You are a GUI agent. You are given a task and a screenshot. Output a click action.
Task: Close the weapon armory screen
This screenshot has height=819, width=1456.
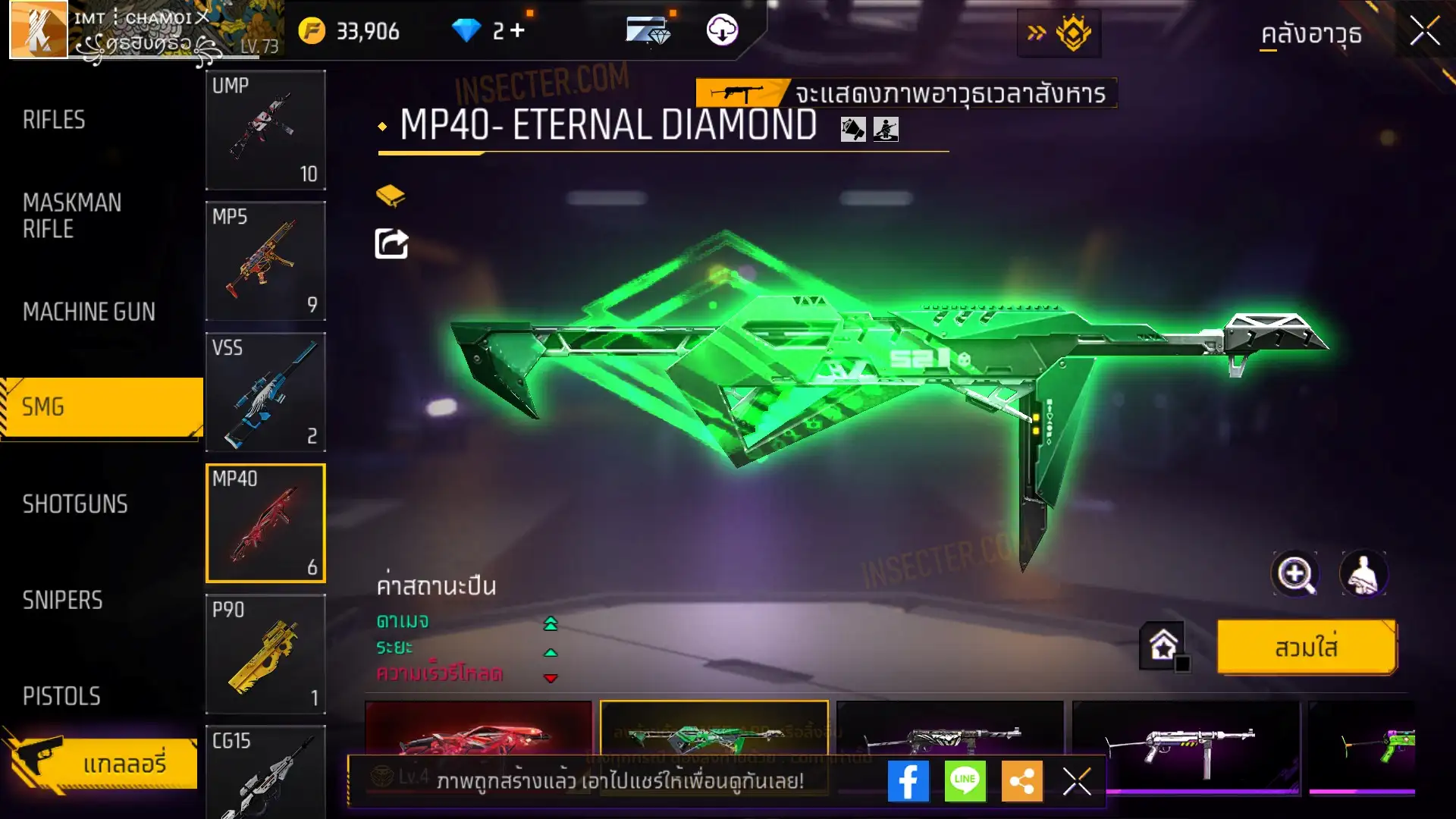(1424, 32)
